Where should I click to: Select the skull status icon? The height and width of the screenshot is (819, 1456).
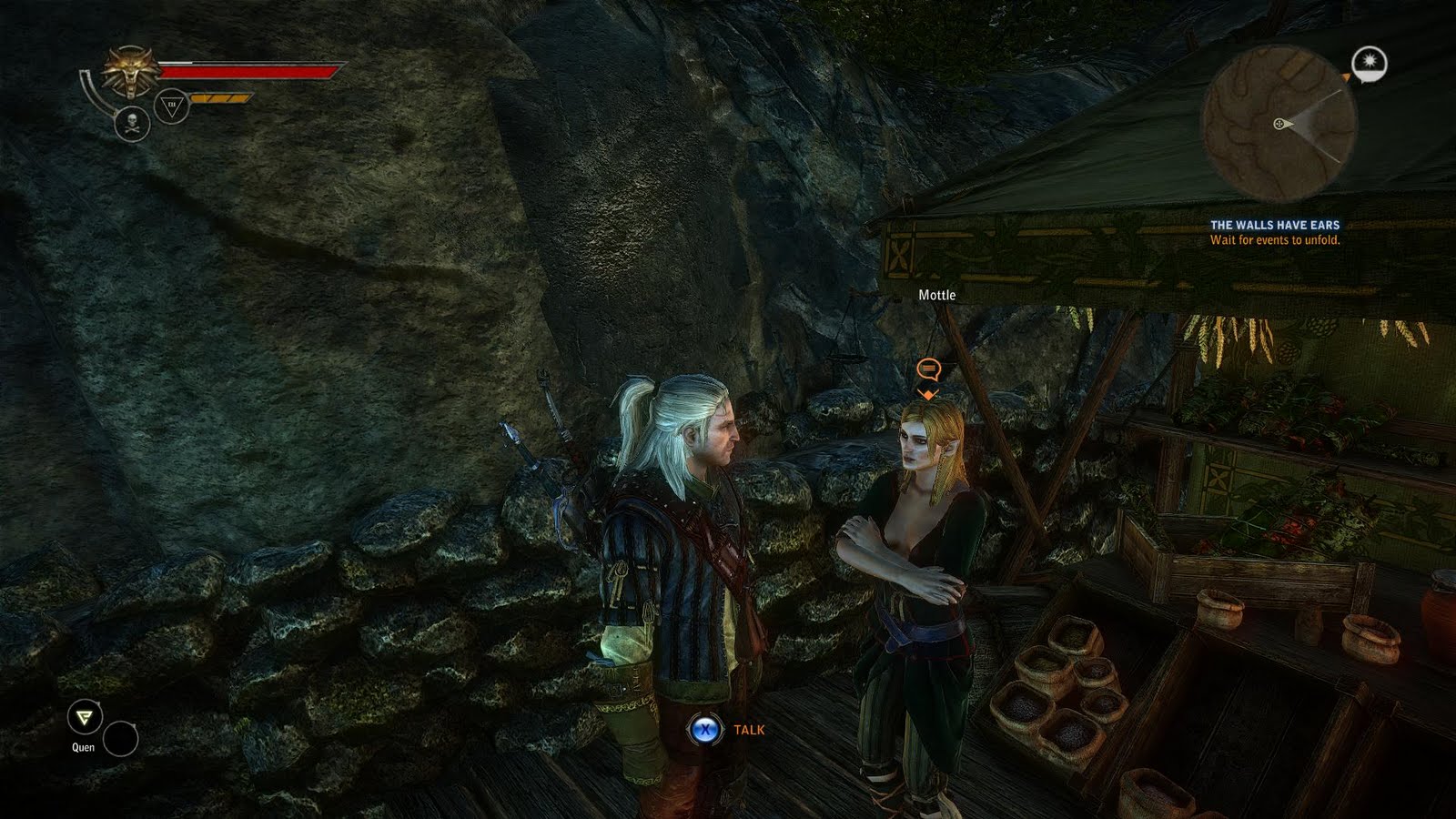coord(132,124)
